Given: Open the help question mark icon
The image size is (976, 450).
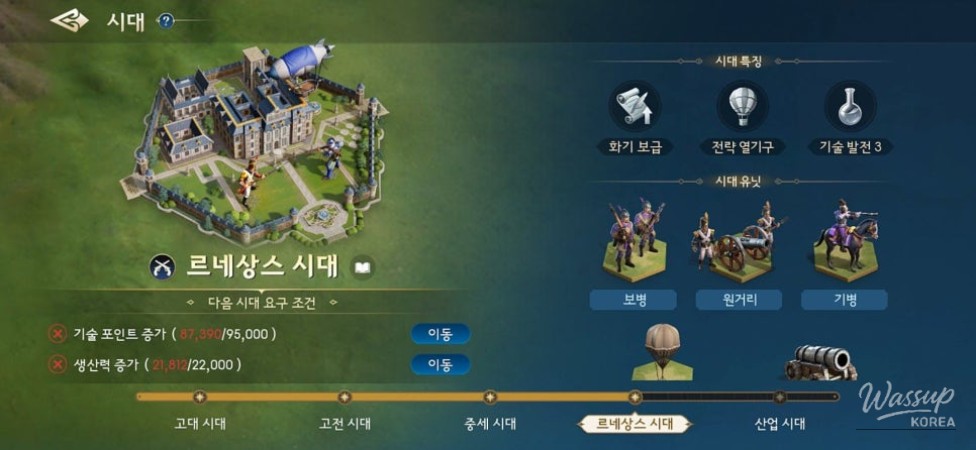Looking at the screenshot, I should 166,21.
